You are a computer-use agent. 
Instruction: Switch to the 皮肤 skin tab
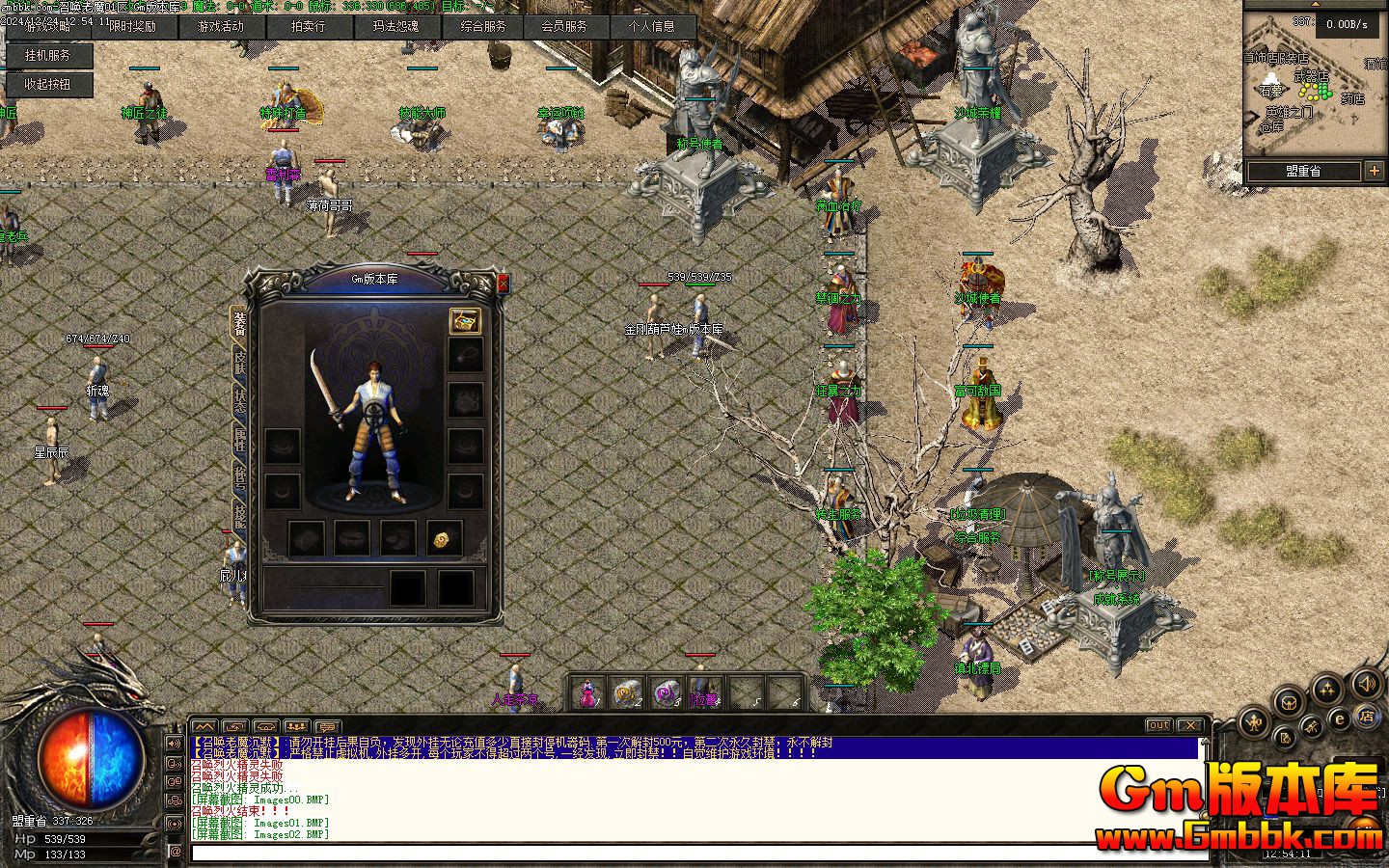coord(239,362)
